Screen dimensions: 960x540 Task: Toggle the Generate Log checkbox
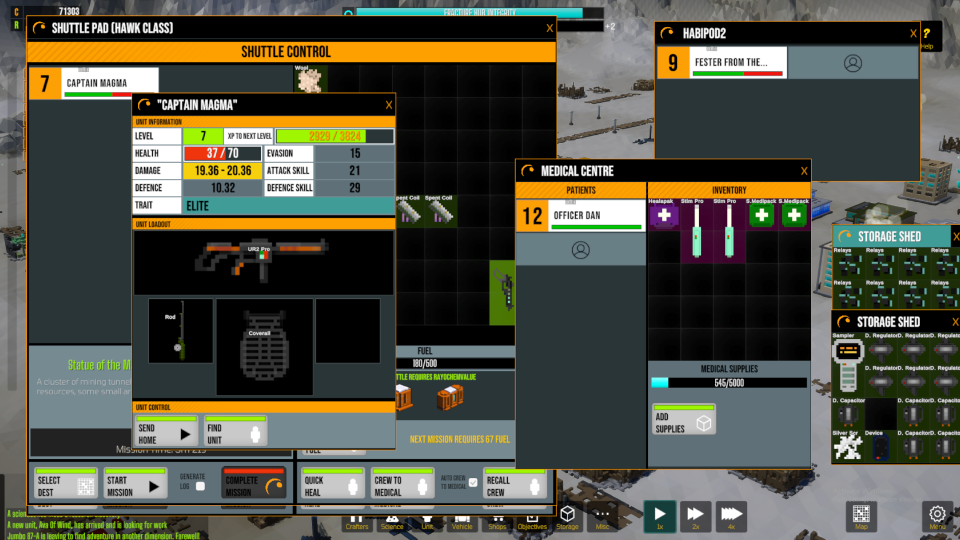(x=200, y=486)
